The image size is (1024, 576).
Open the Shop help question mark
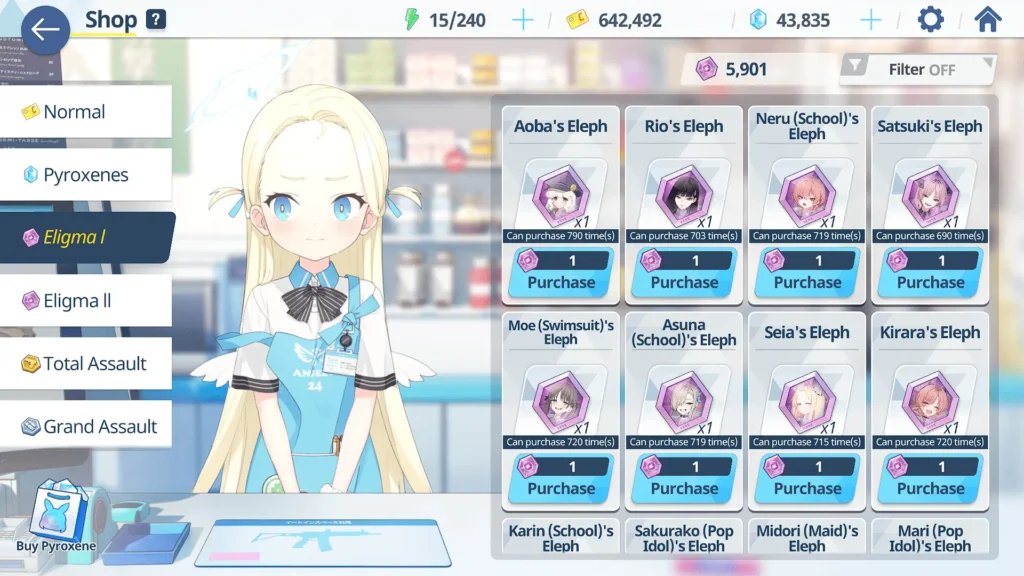pyautogui.click(x=155, y=19)
